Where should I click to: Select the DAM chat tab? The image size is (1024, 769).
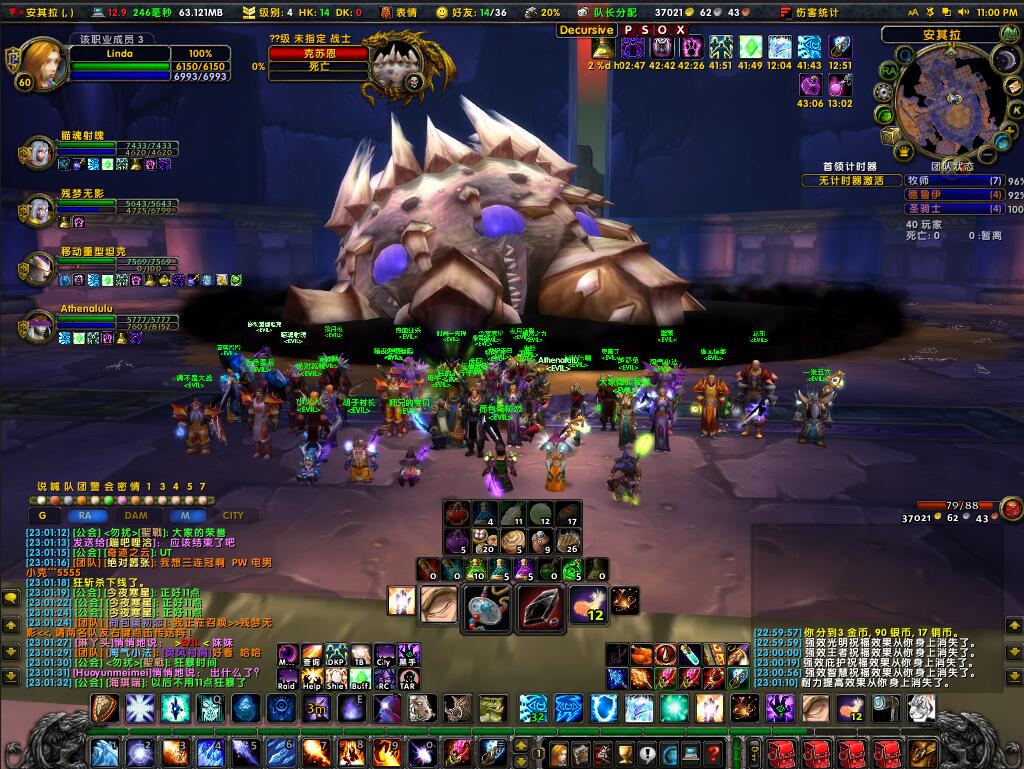[x=136, y=516]
